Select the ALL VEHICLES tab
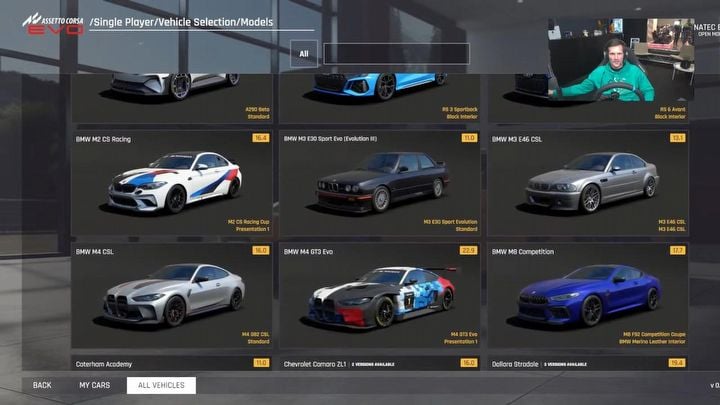The image size is (720, 405). [161, 385]
